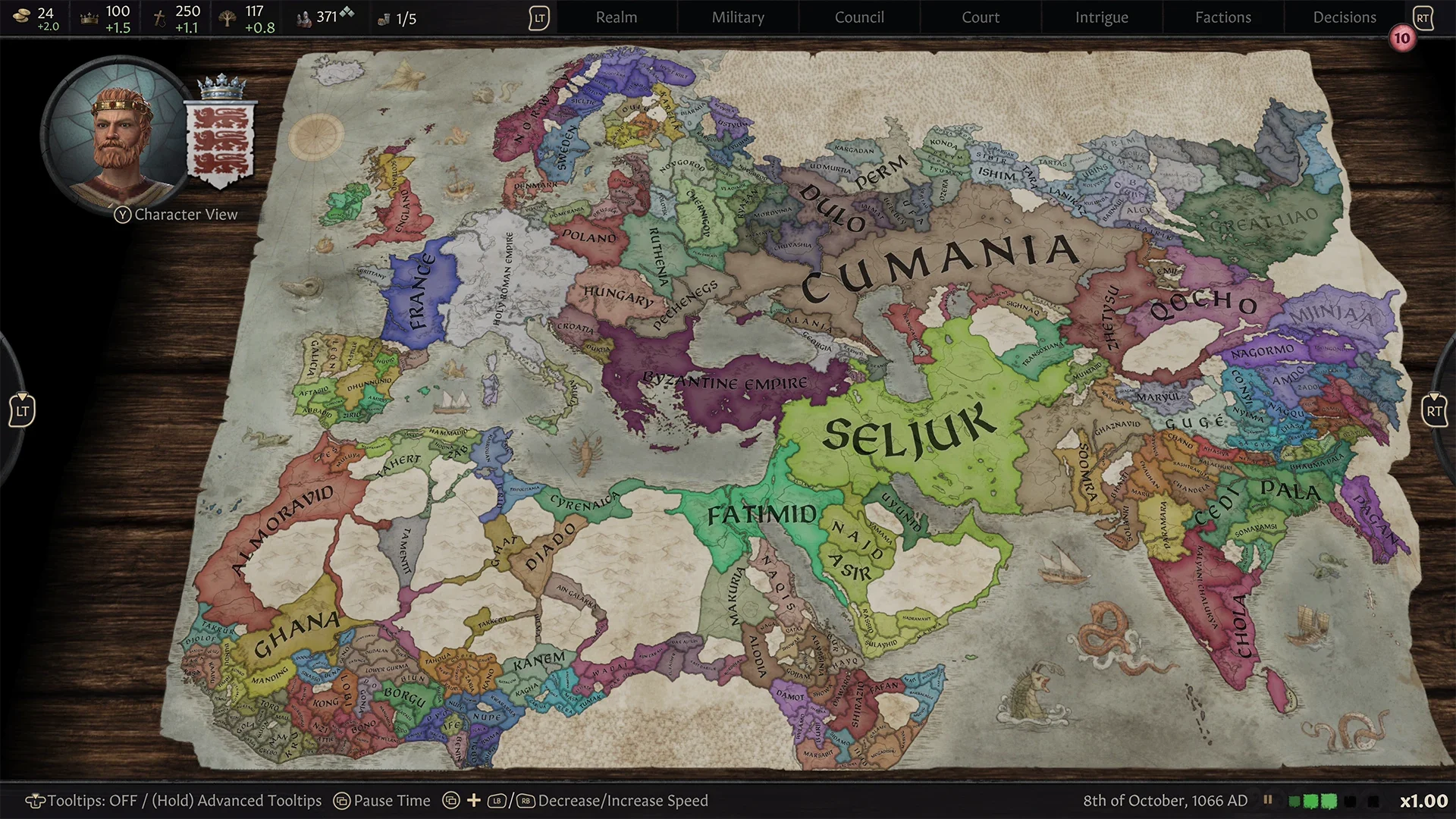Click the red notification badge showing 10
Viewport: 1456px width, 819px height.
click(x=1401, y=38)
